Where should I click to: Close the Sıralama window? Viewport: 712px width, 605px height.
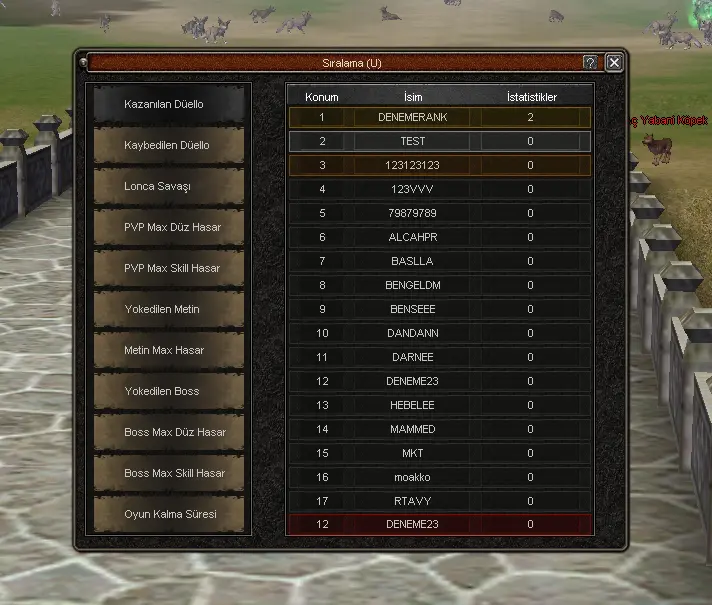click(x=614, y=62)
